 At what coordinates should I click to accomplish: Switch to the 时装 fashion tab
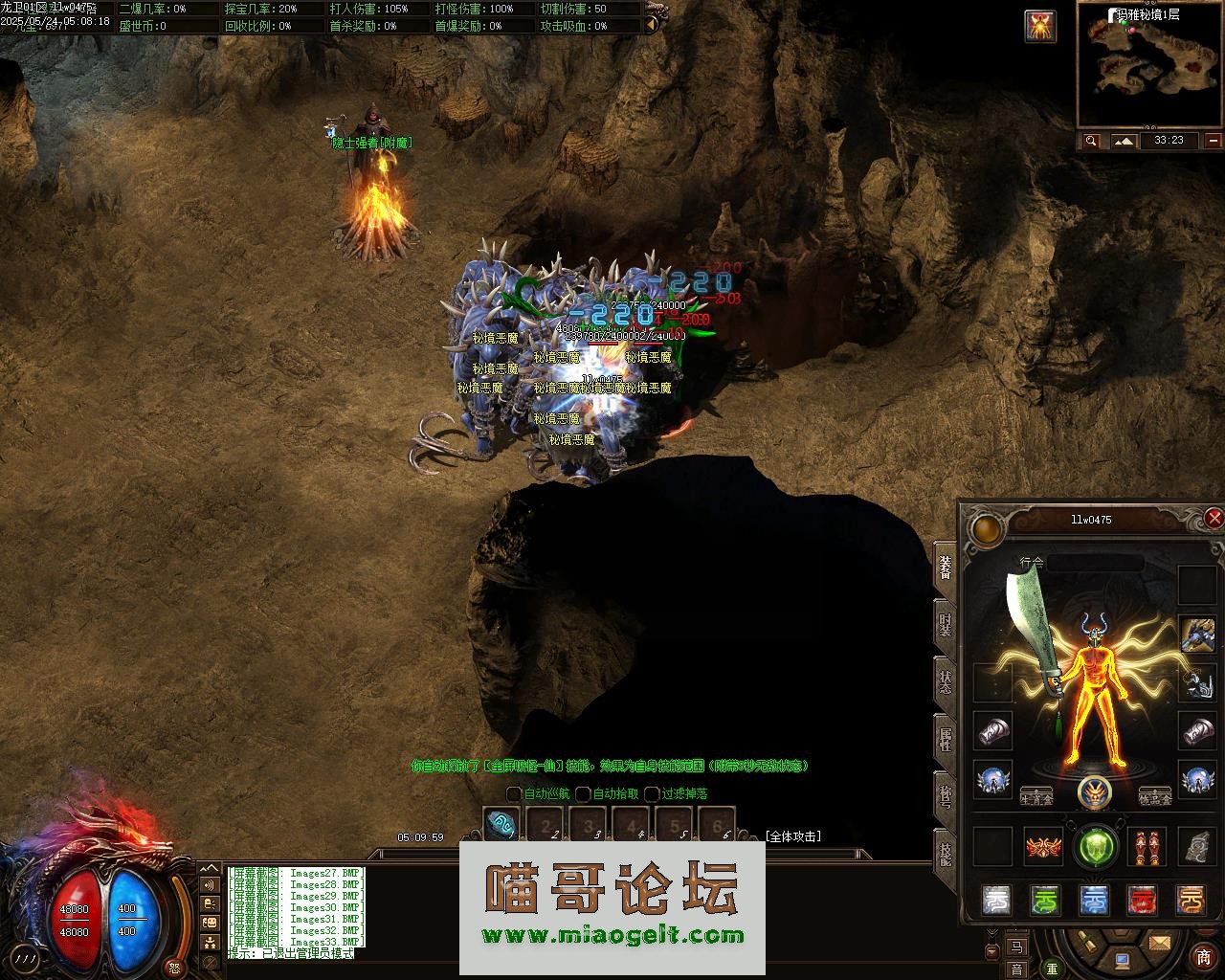(x=945, y=626)
